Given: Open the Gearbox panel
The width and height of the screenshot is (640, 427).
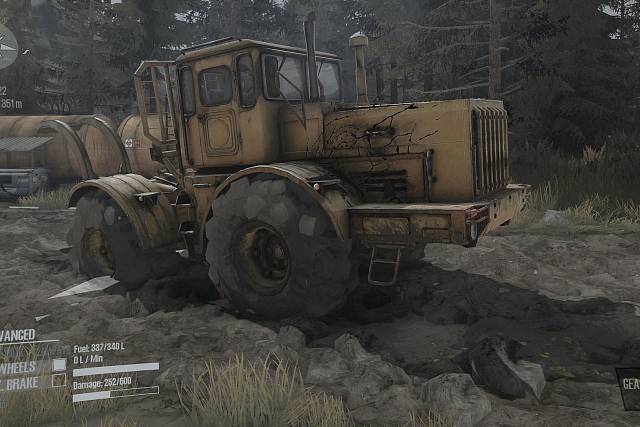Looking at the screenshot, I should click(628, 387).
